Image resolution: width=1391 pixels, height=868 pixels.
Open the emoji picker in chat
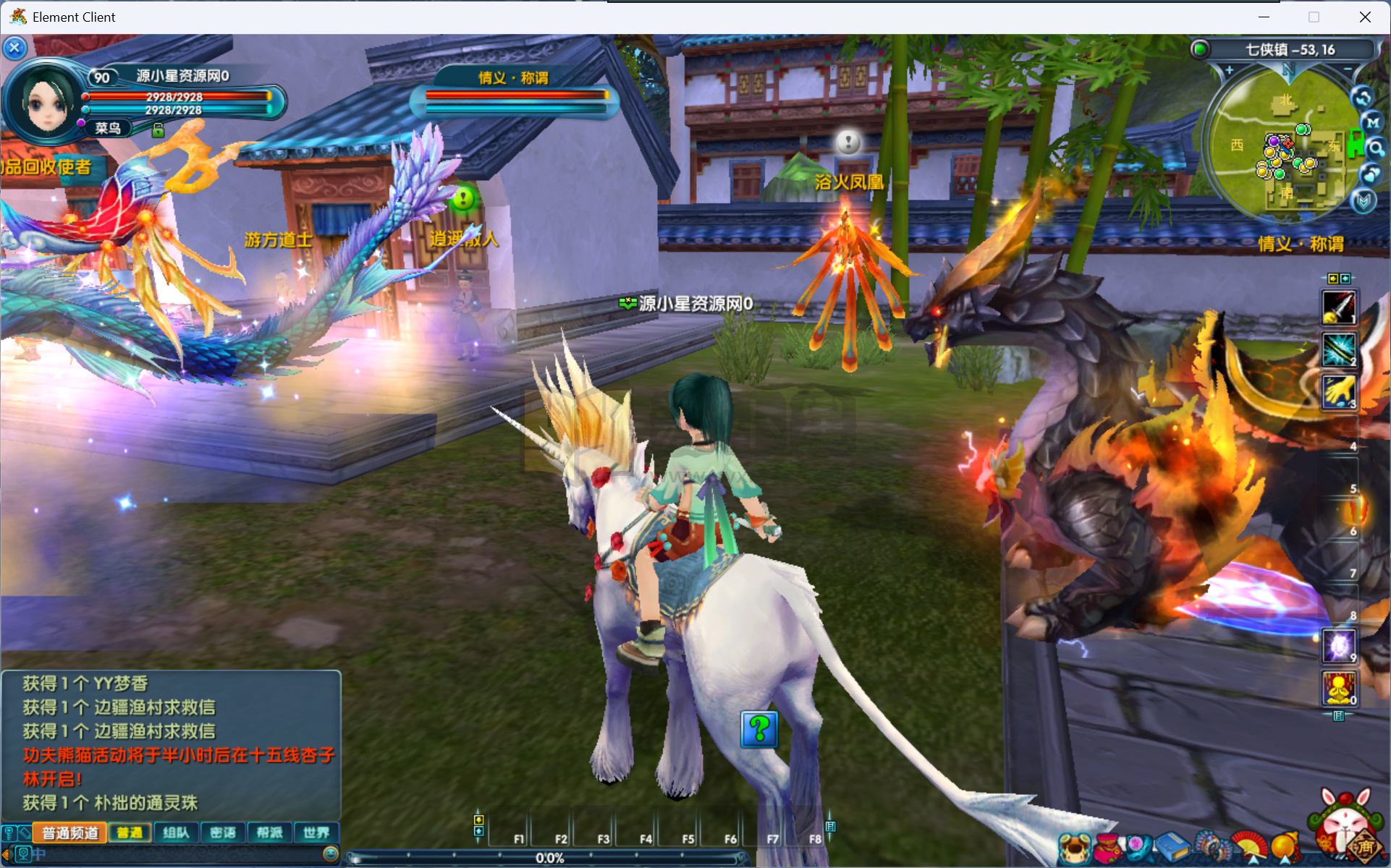click(x=331, y=854)
